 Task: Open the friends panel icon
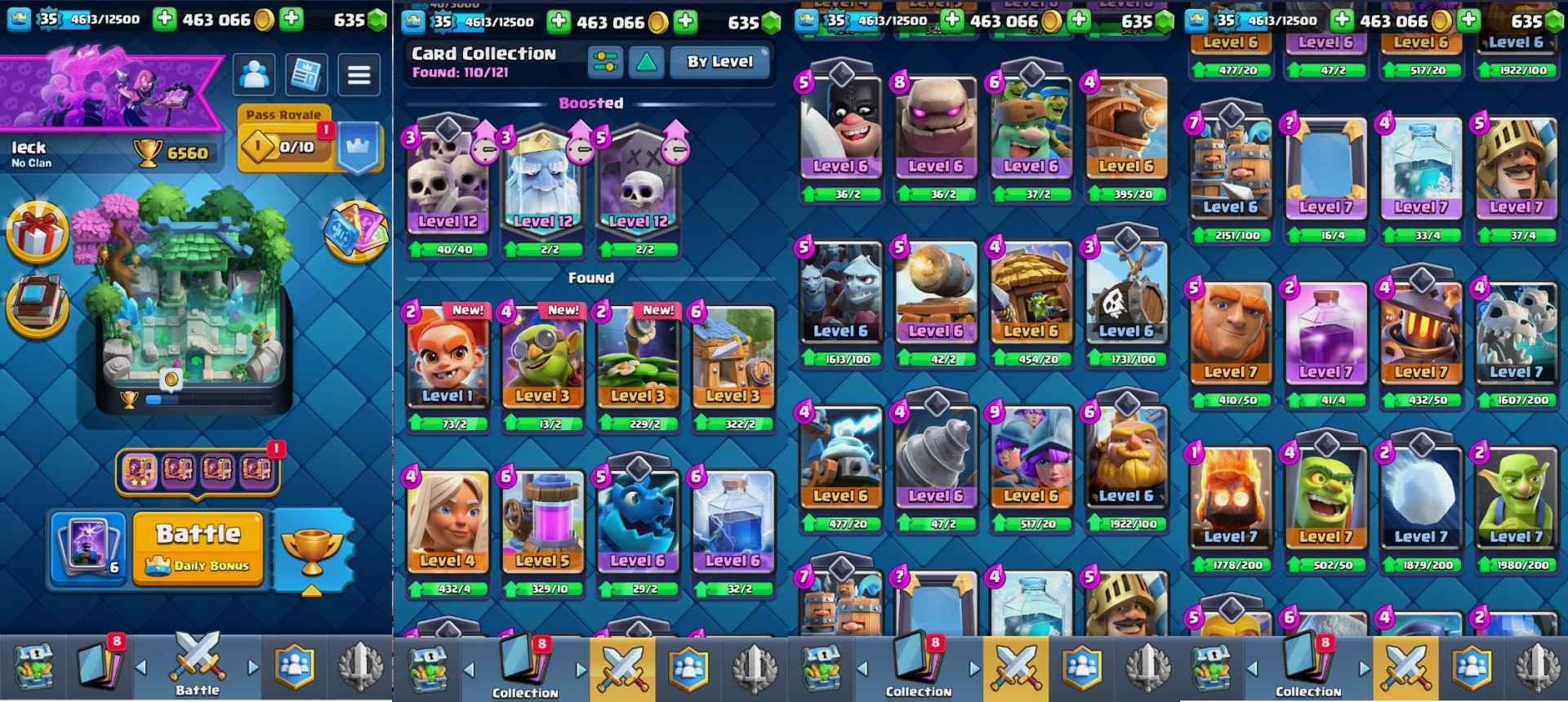pos(256,74)
